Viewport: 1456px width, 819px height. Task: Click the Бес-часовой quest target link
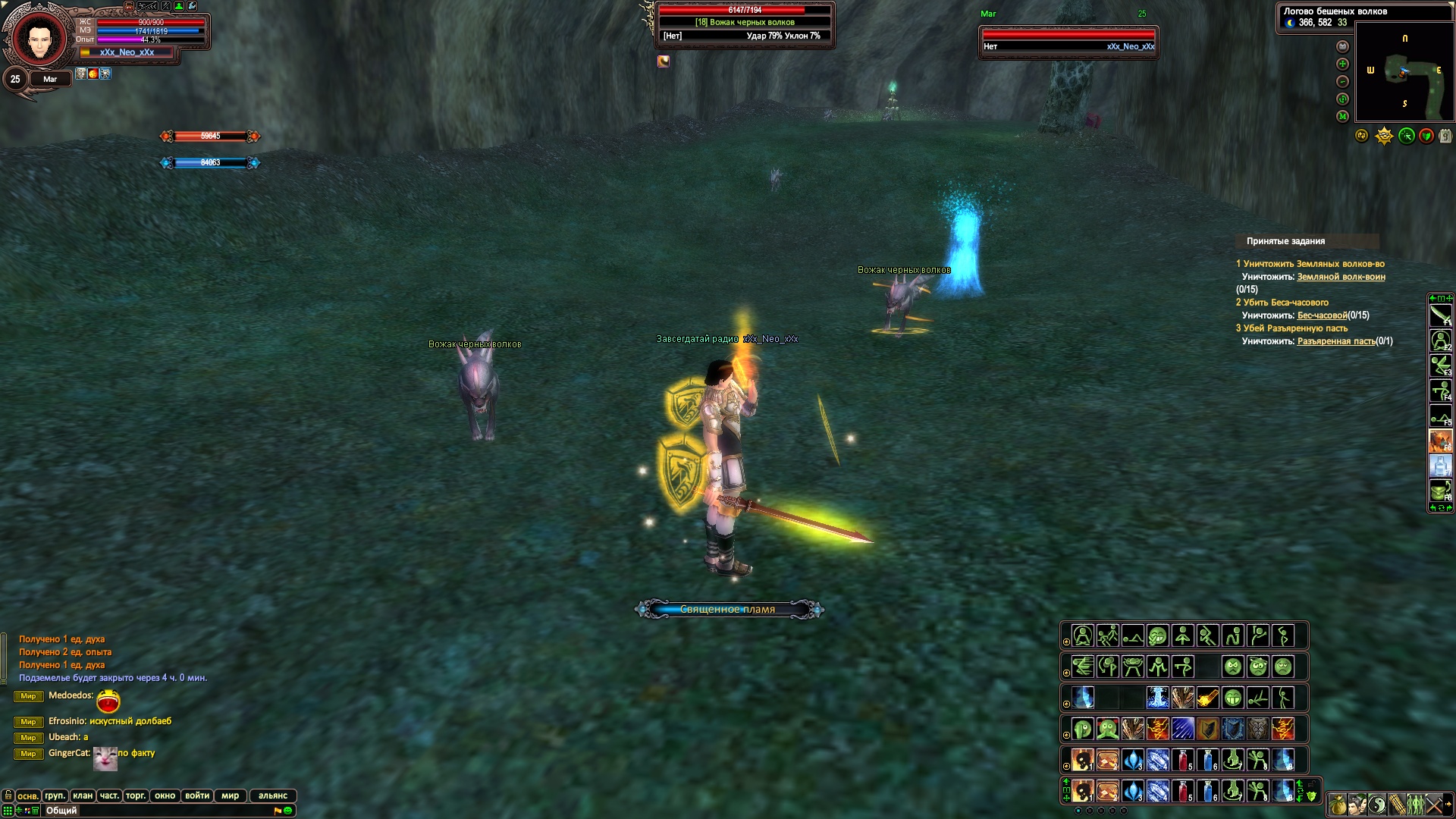pyautogui.click(x=1322, y=315)
